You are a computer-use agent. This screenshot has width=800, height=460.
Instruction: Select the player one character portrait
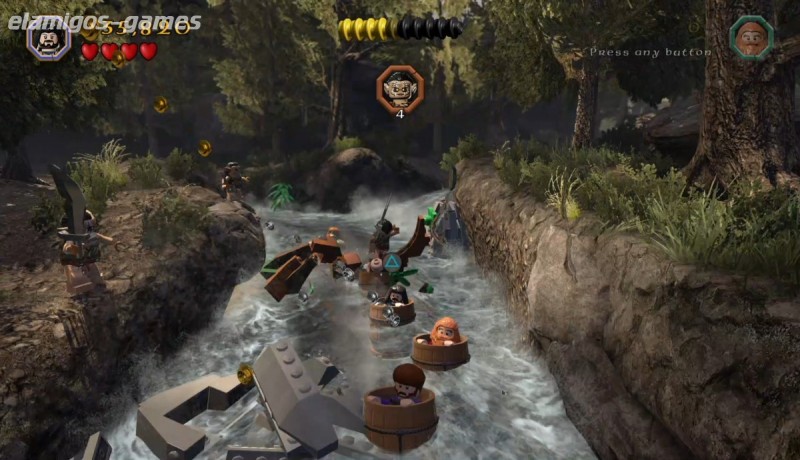click(x=47, y=39)
